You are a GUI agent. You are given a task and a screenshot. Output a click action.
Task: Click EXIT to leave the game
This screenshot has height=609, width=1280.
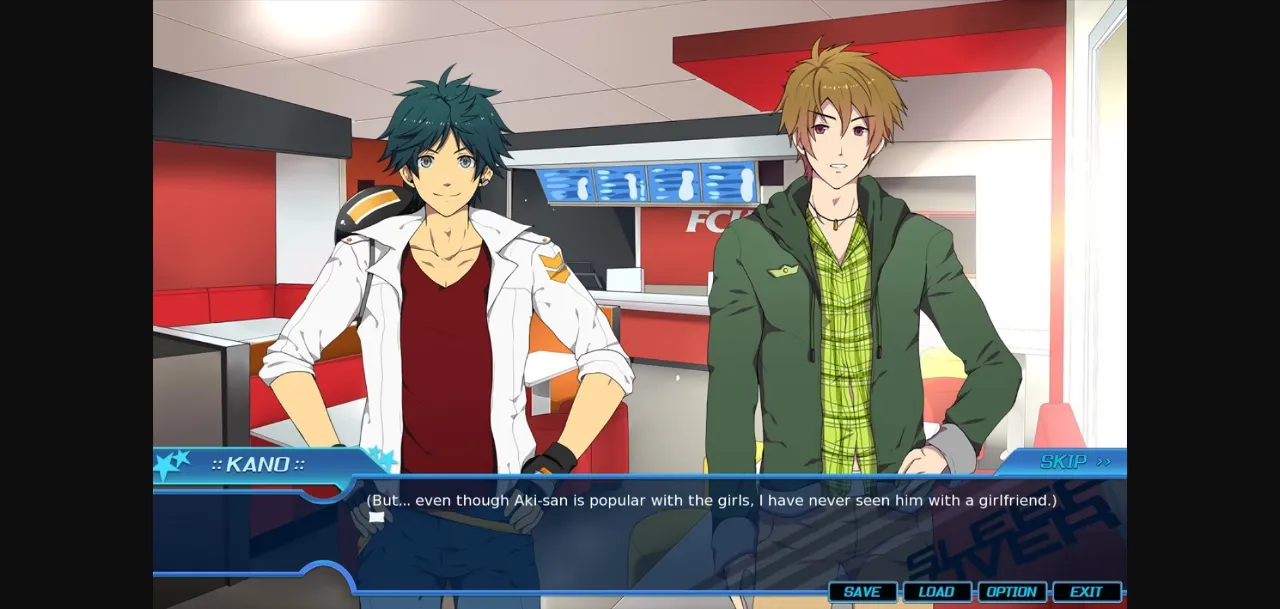click(1086, 592)
